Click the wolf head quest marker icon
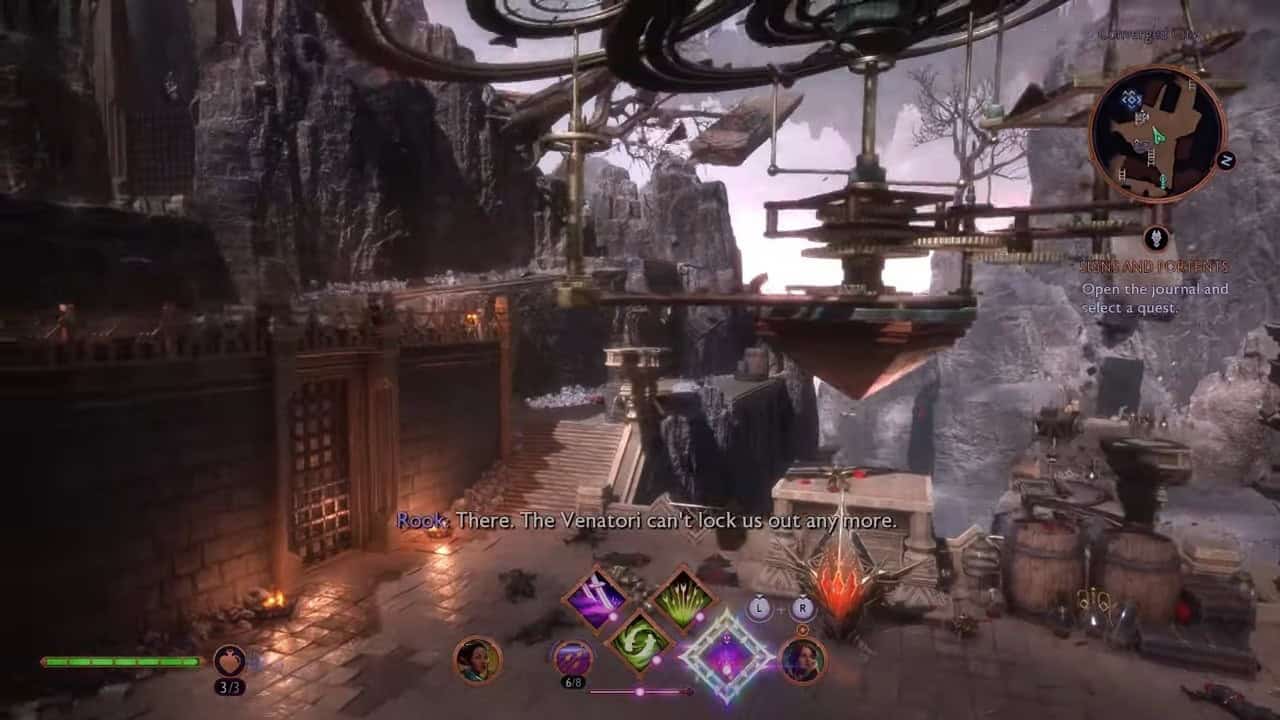1280x720 pixels. (1157, 238)
